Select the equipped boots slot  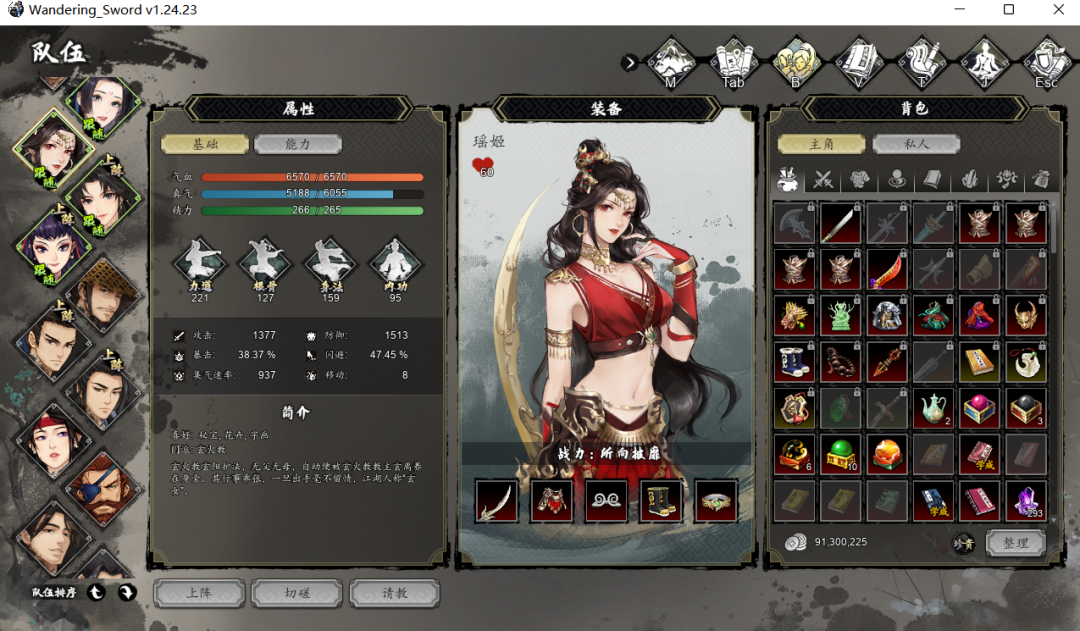coord(660,500)
